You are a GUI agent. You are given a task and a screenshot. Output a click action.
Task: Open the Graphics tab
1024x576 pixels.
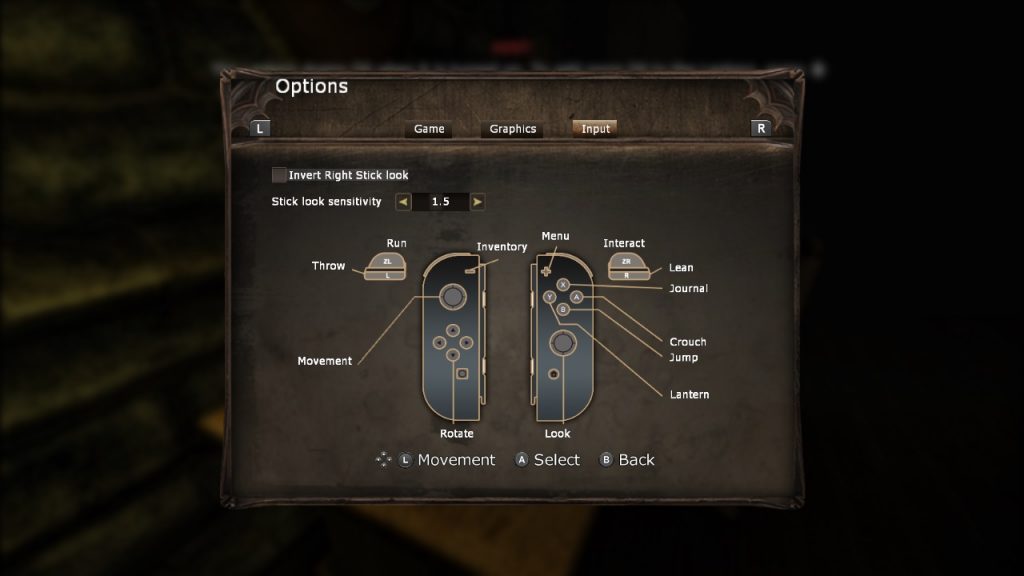(x=512, y=129)
